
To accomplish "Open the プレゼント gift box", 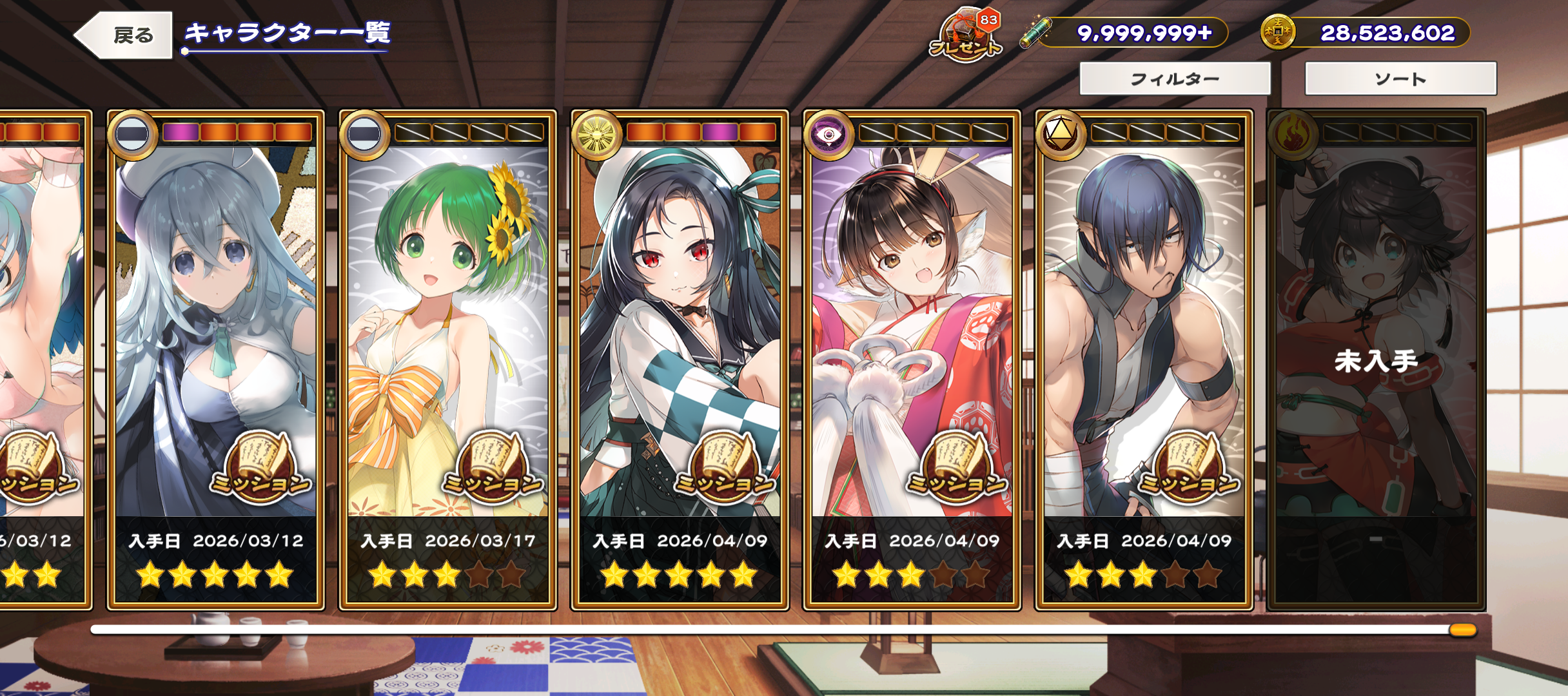I will tap(966, 35).
